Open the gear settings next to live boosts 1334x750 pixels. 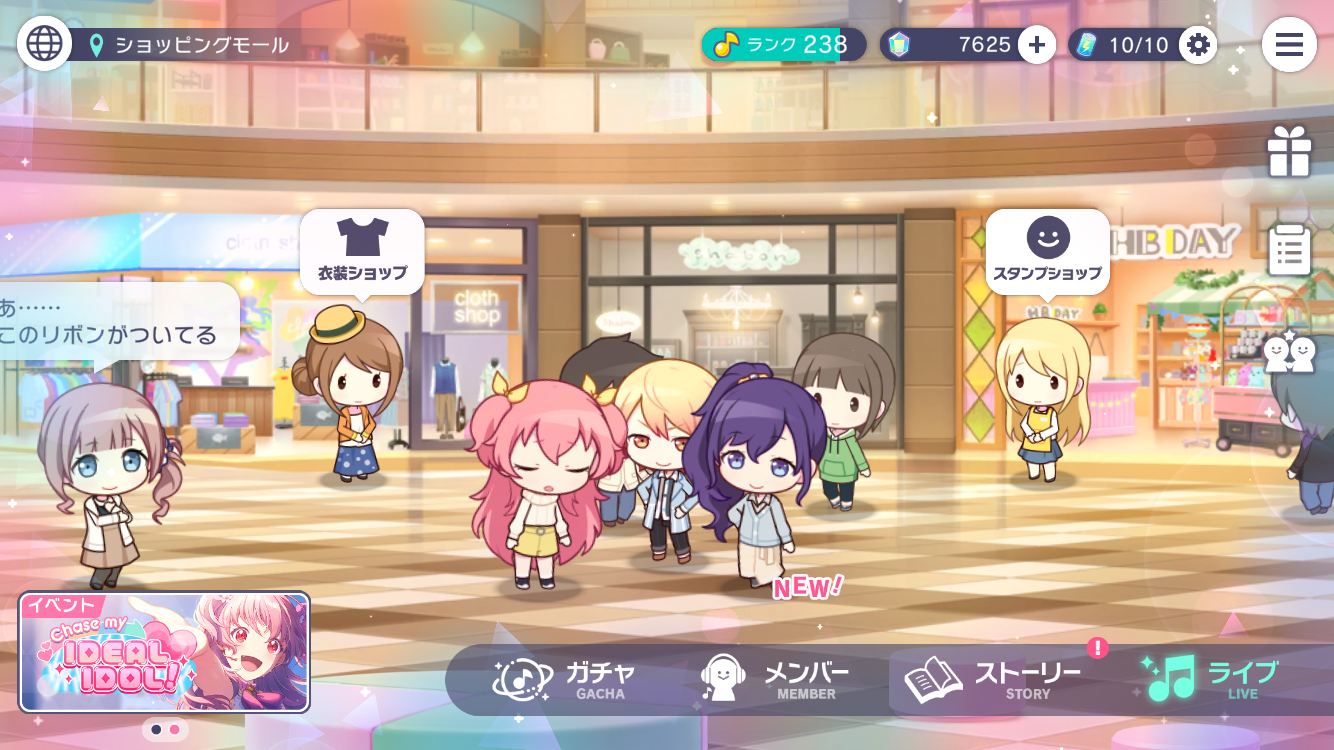[x=1197, y=44]
